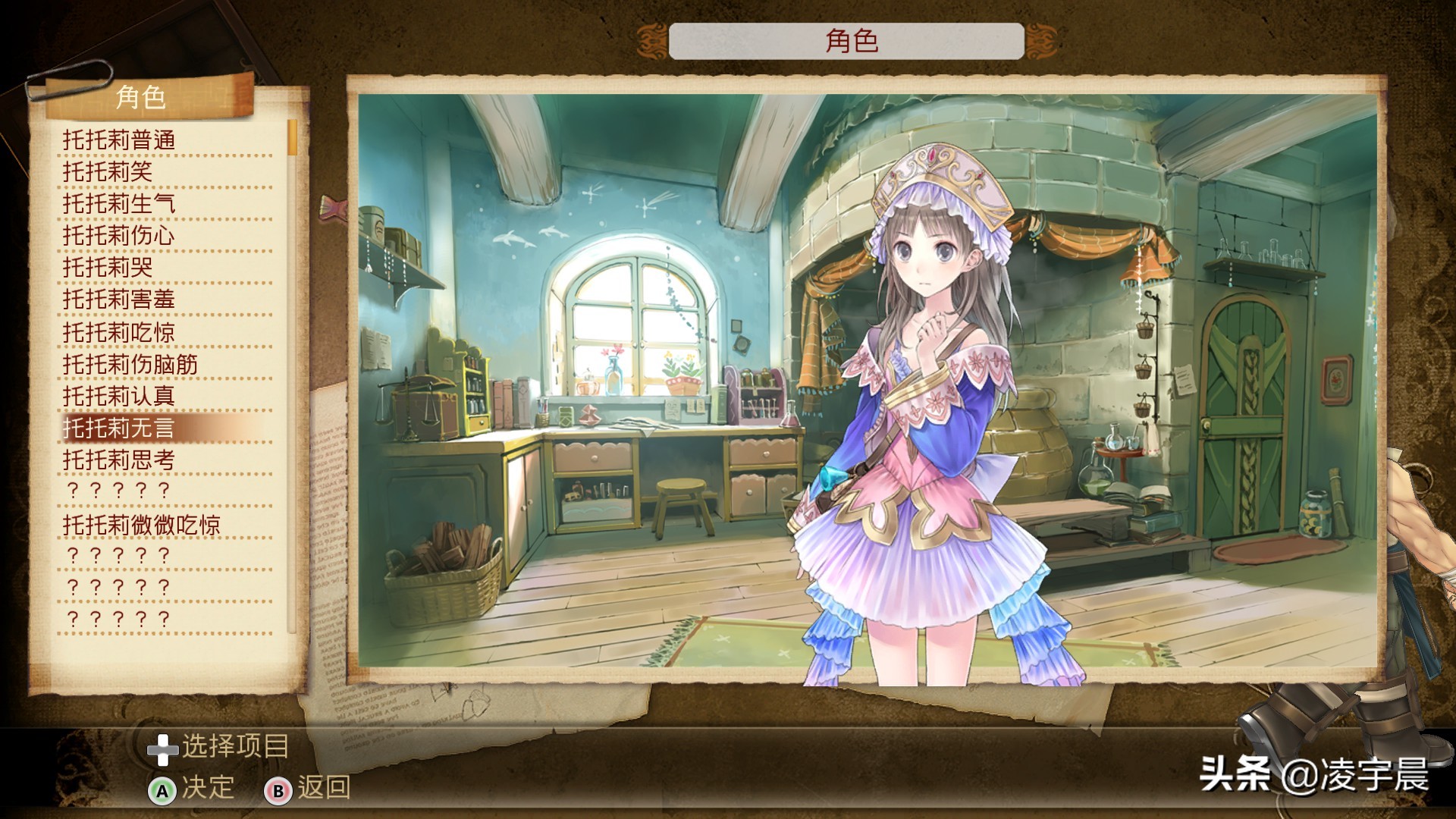Open the 托托莉伤心 entry
1456x819 pixels.
click(x=119, y=236)
